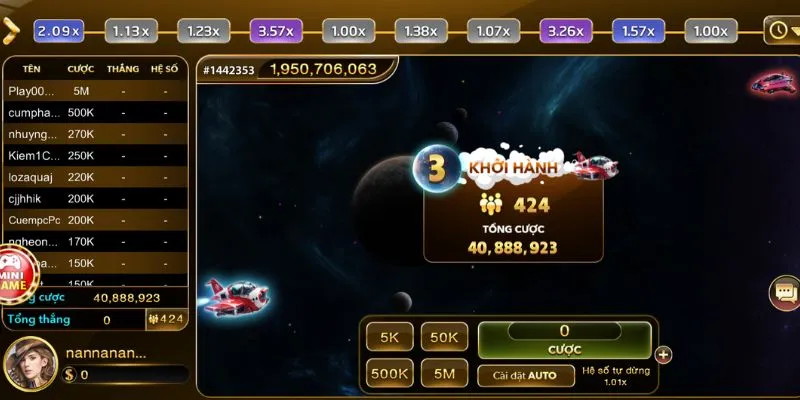Click the 1.57x history result
Viewport: 800px width, 400px height.
click(637, 31)
